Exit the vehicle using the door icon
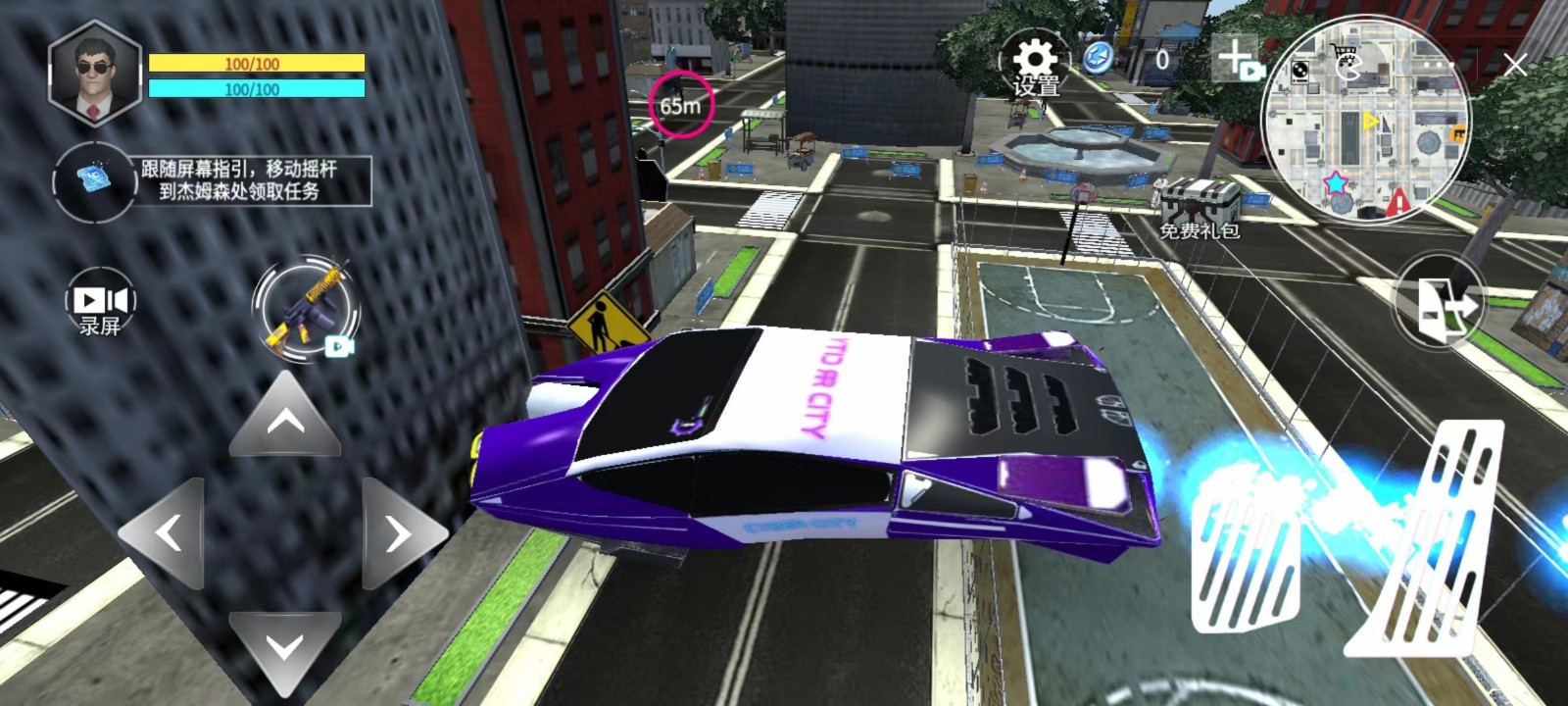The image size is (1568, 706). (x=1439, y=304)
